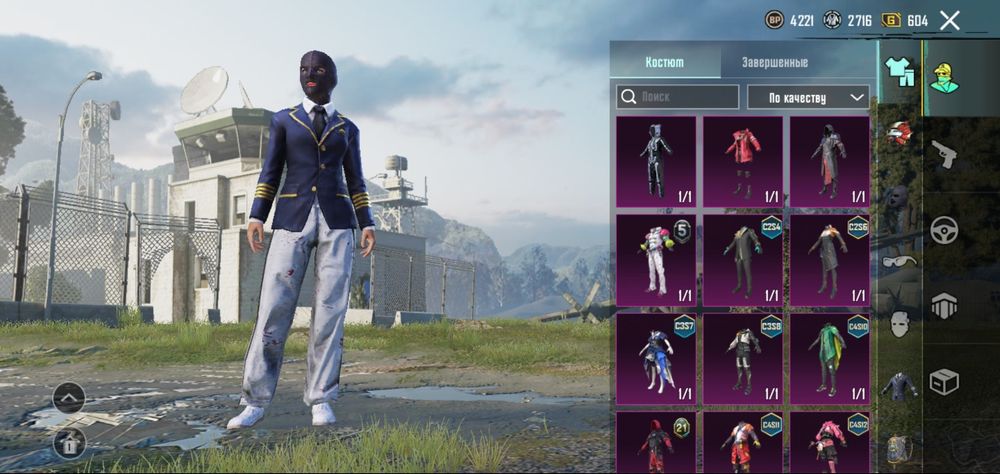Show the steering wheel vehicle skins section
The width and height of the screenshot is (1000, 474).
tap(943, 230)
